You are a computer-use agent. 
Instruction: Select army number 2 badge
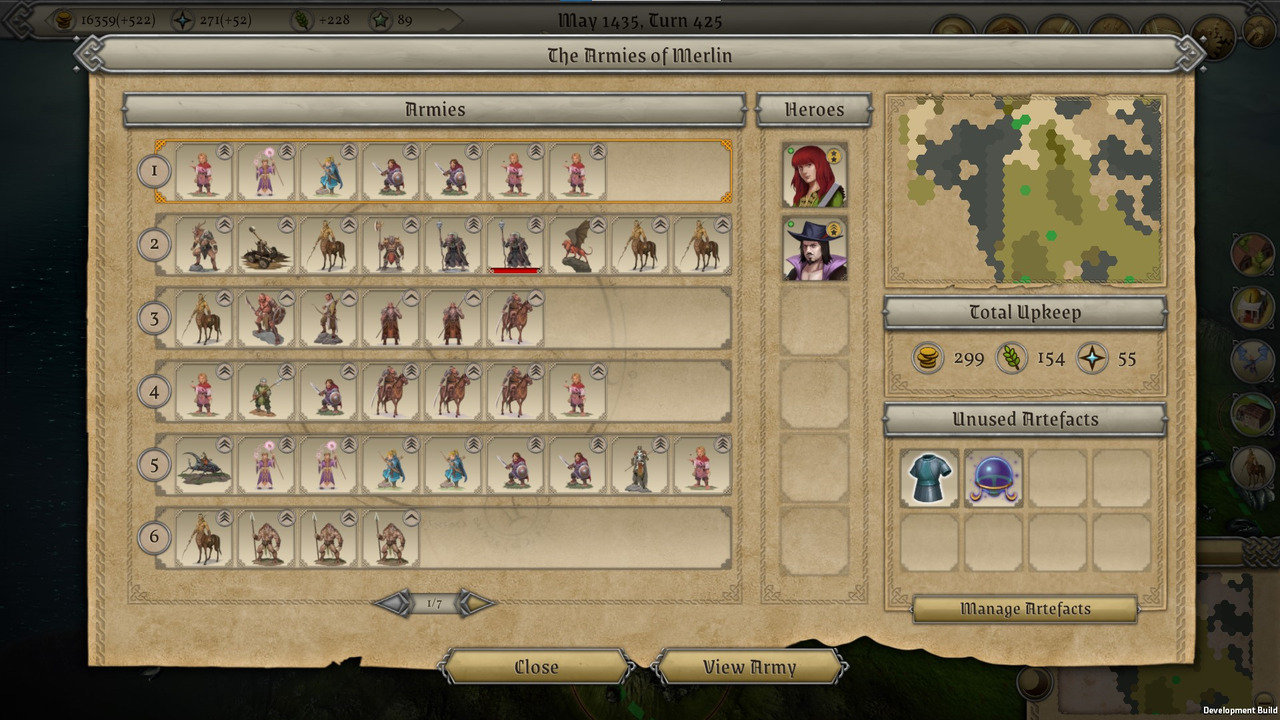tap(154, 244)
